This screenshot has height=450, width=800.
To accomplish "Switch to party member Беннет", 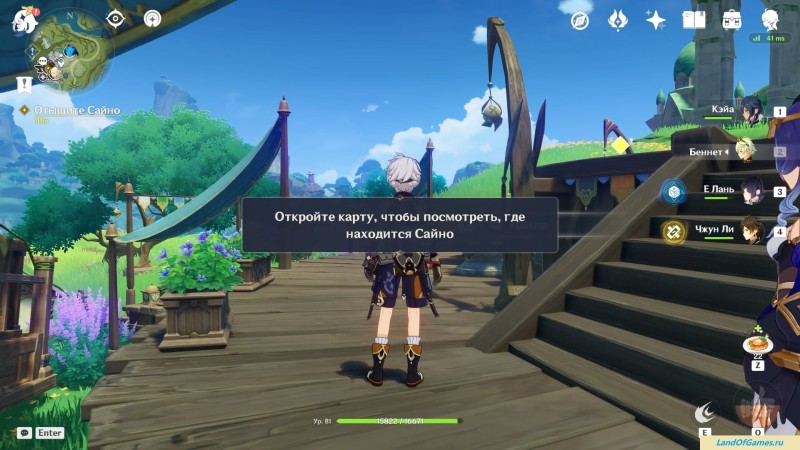I will pyautogui.click(x=745, y=151).
